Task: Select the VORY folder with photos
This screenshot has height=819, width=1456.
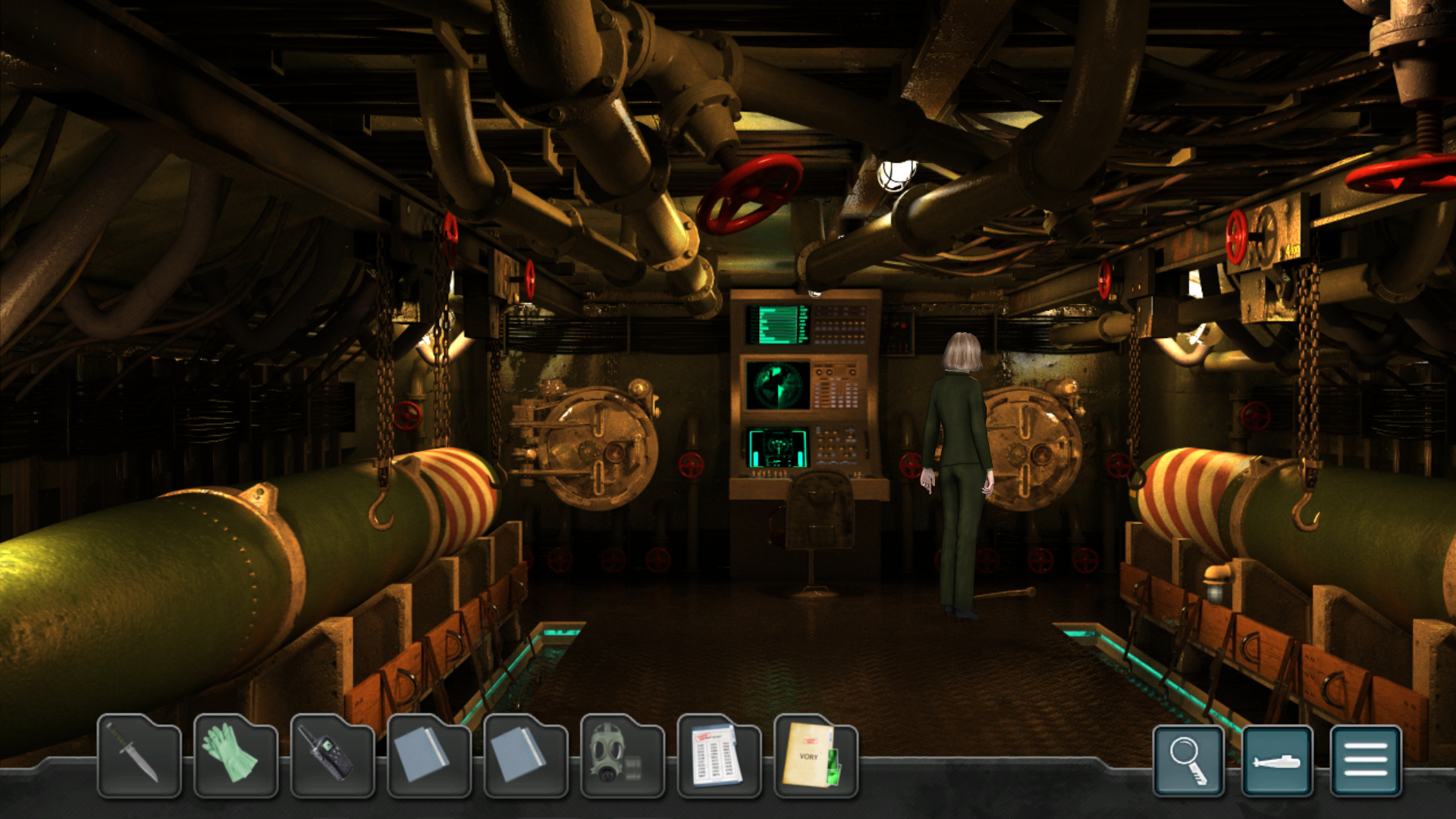Action: [815, 757]
